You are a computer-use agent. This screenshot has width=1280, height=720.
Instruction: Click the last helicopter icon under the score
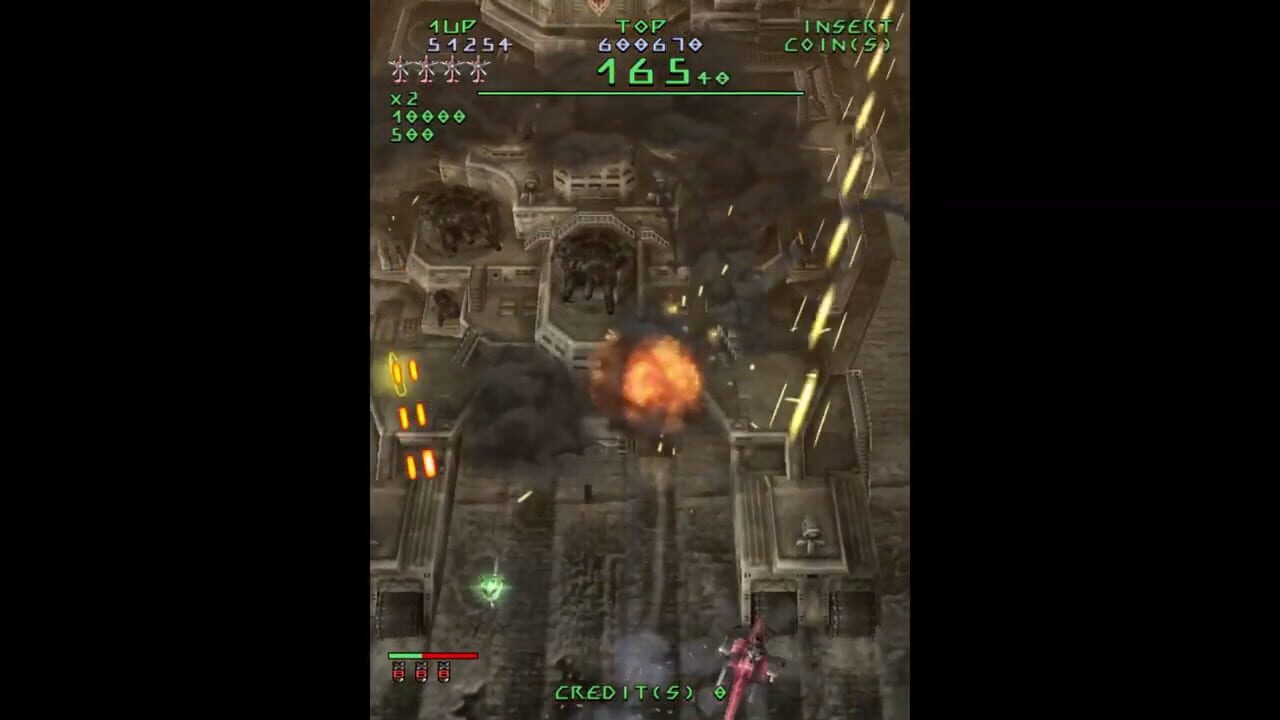478,70
